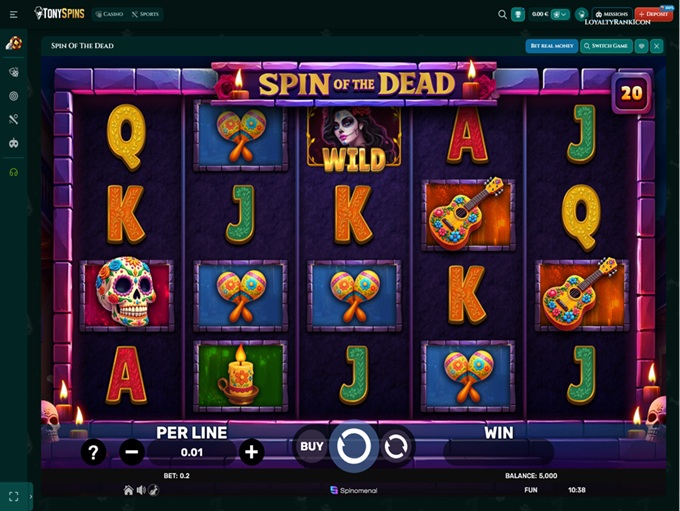
Task: Go to the Casino section
Action: coord(109,14)
